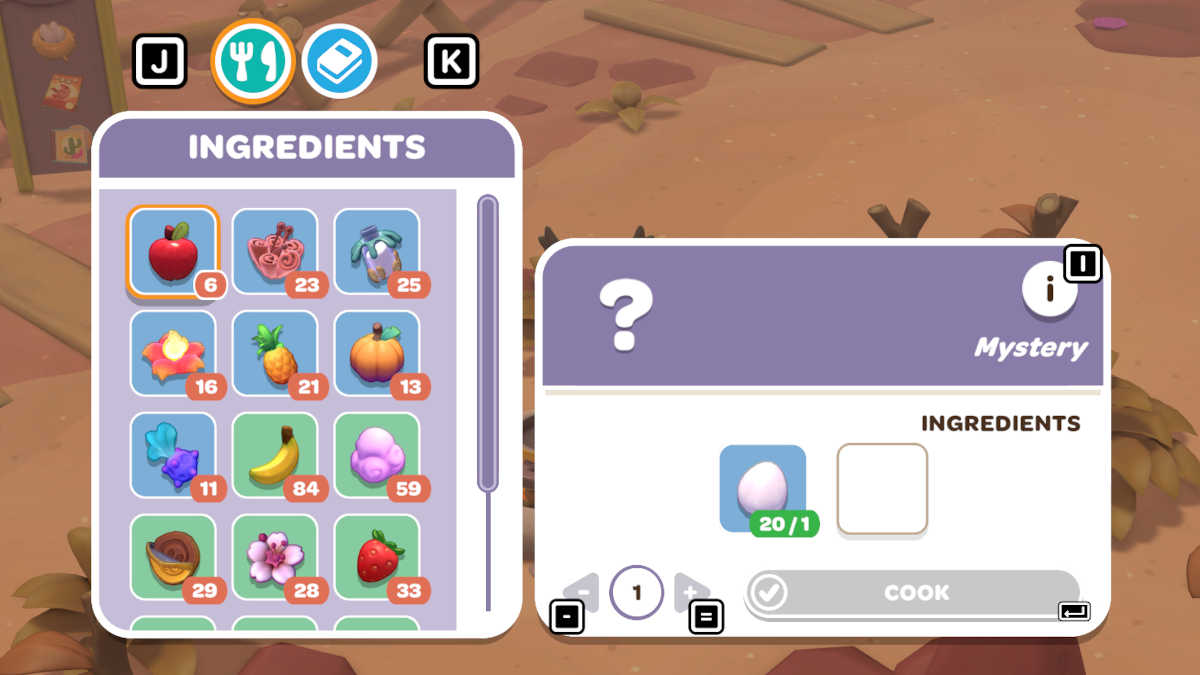This screenshot has width=1200, height=675.
Task: Choose the pumpkin ingredient
Action: (376, 354)
